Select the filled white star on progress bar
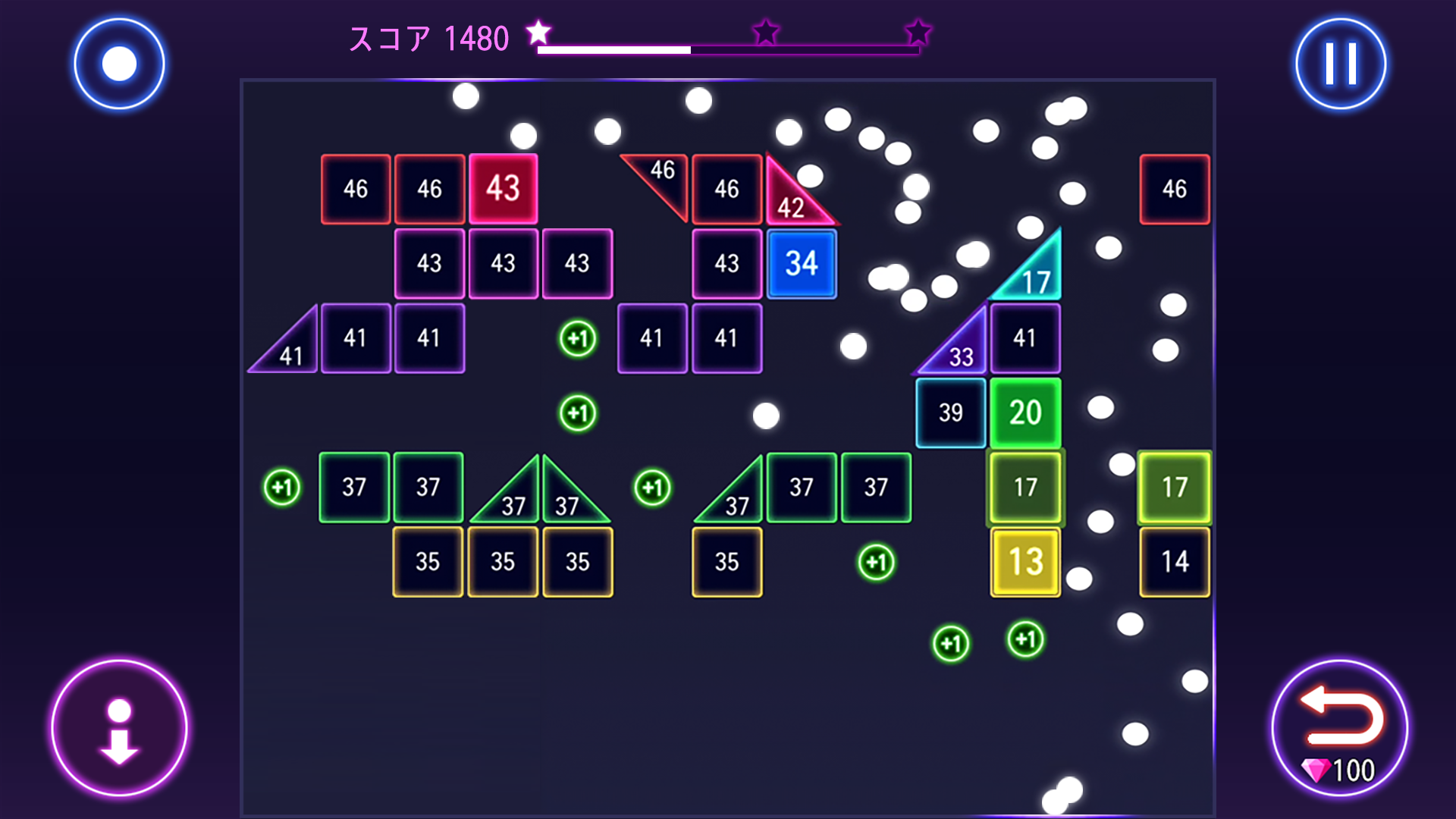1456x819 pixels. (538, 33)
